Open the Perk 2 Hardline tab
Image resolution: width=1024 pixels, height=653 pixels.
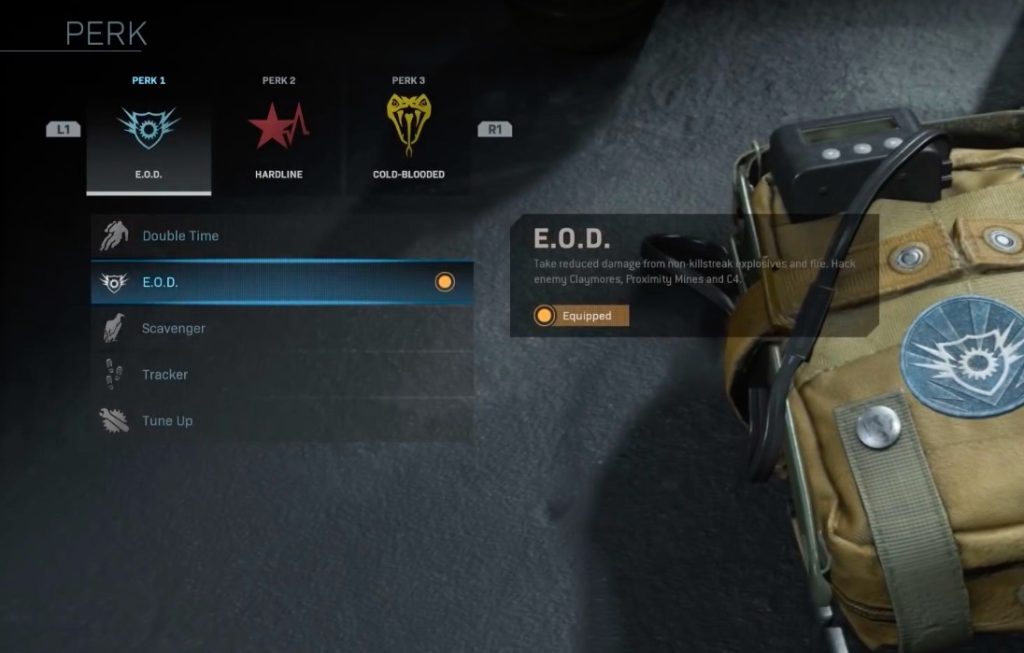[278, 131]
